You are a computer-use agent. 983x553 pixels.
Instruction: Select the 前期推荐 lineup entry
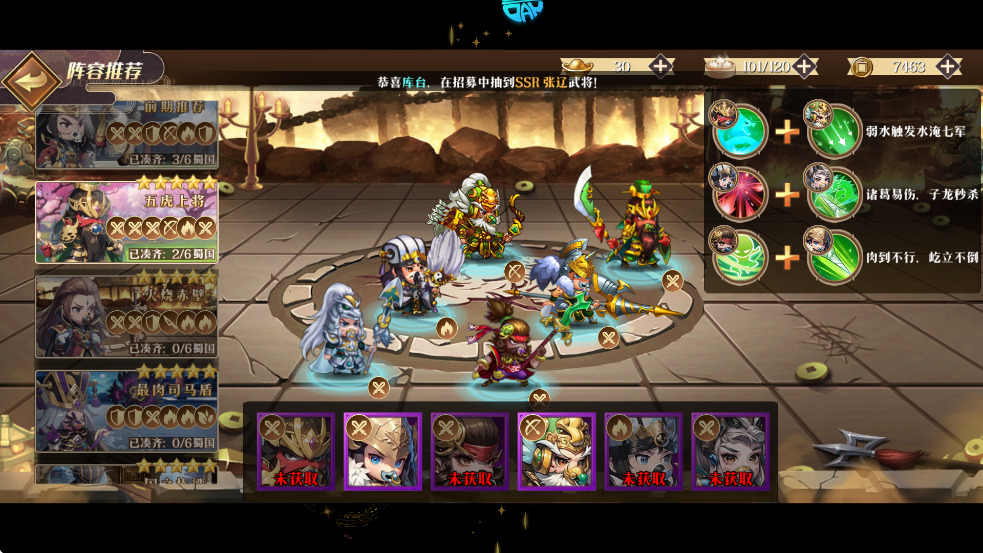(127, 135)
